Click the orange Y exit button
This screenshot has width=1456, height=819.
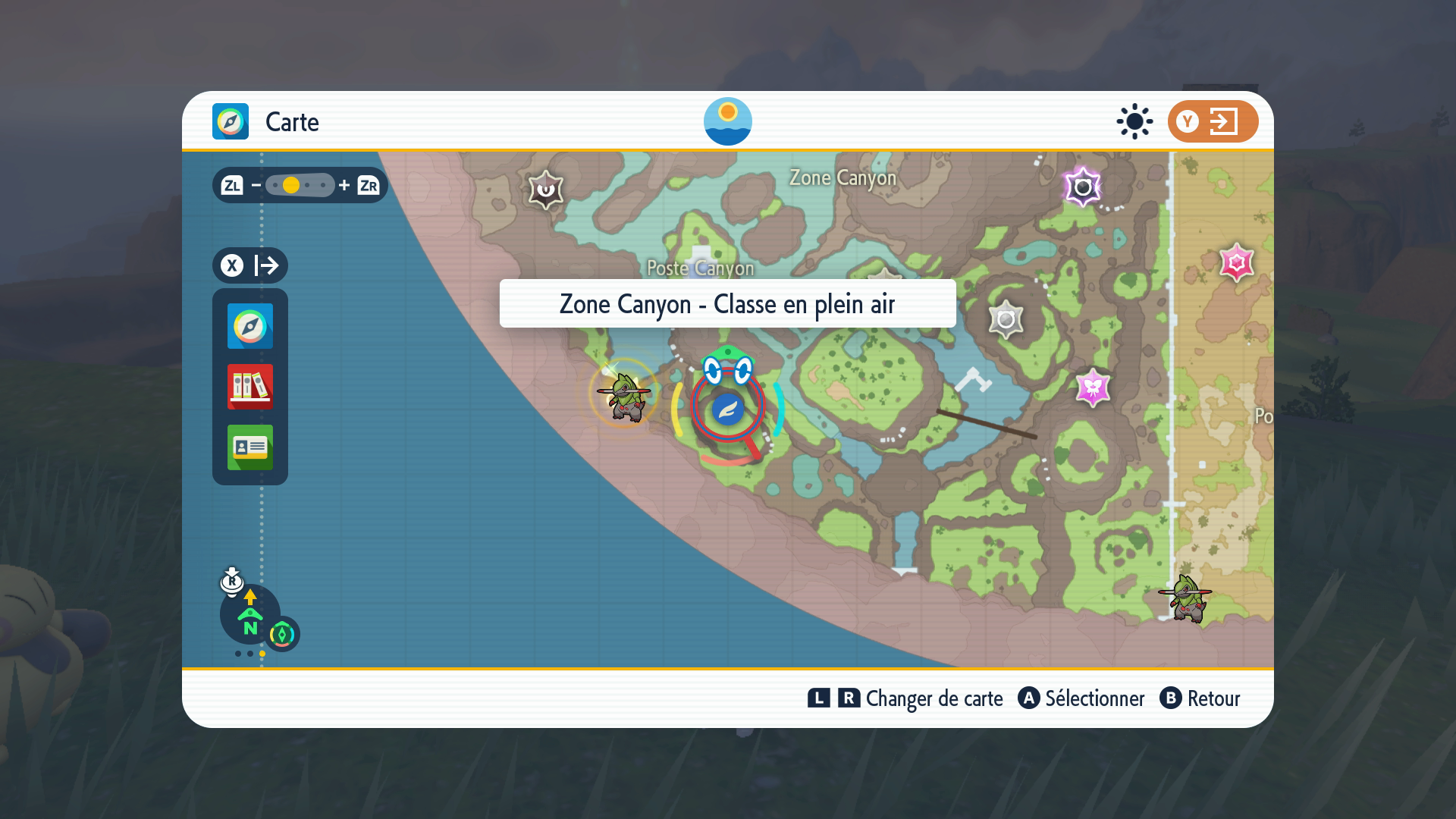pyautogui.click(x=1212, y=121)
